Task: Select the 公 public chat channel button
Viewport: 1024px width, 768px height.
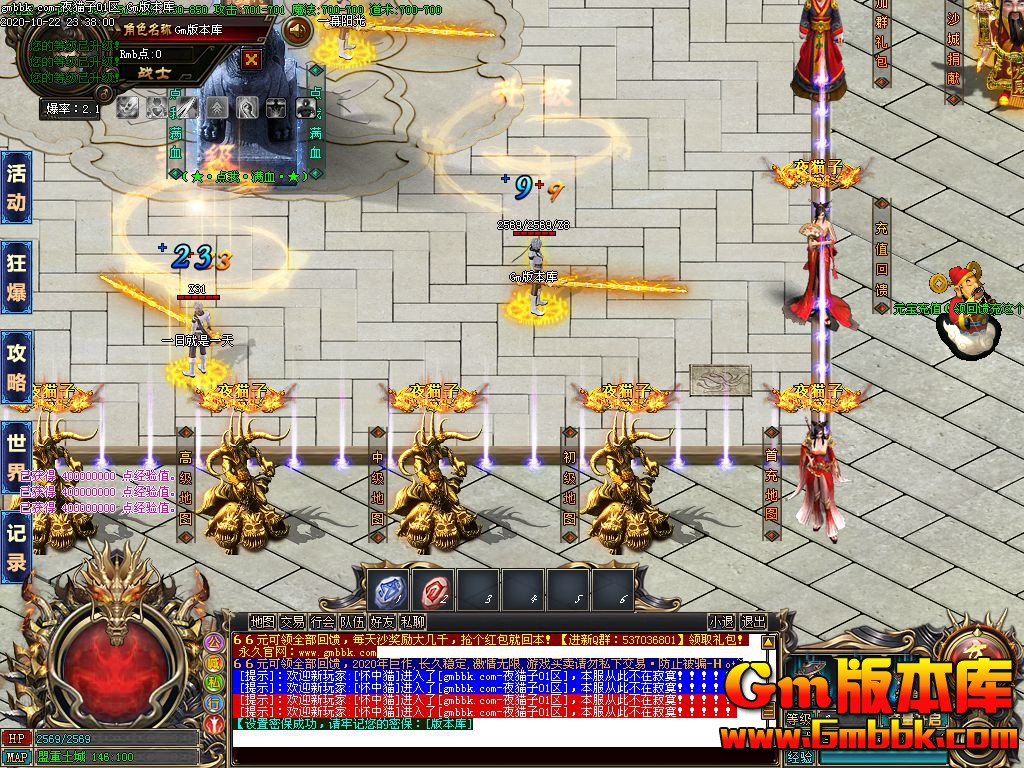Action: (x=214, y=641)
